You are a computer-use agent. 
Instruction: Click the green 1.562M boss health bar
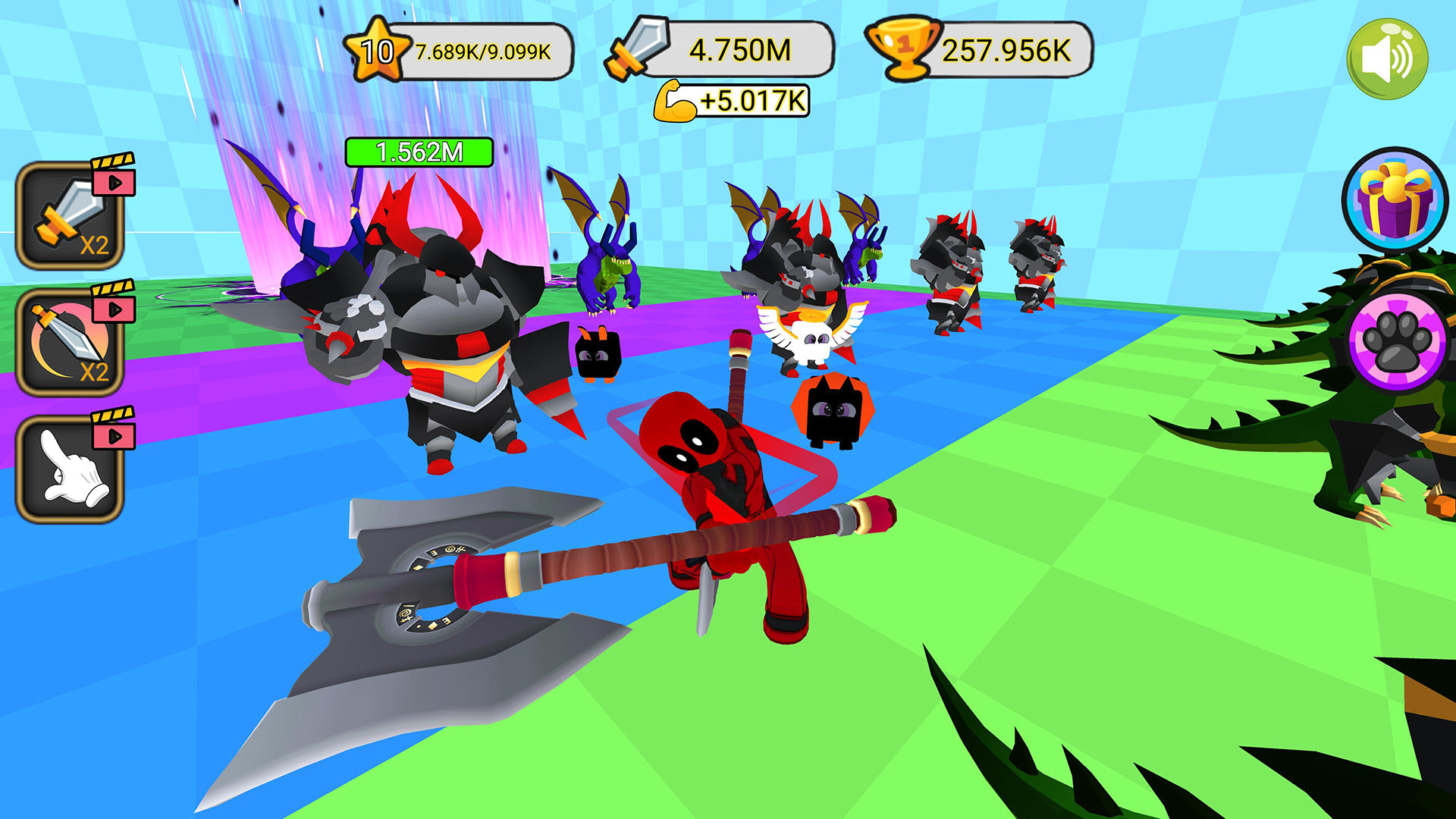tap(419, 151)
